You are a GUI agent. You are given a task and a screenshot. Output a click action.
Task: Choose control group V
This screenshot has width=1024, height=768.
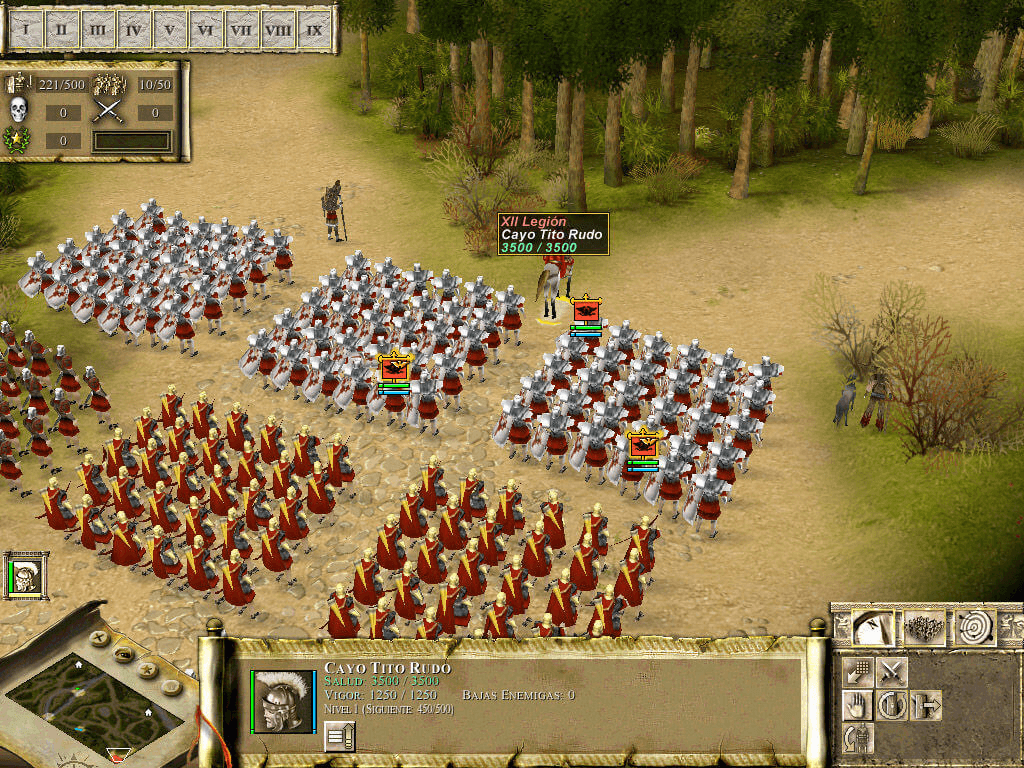pos(170,29)
